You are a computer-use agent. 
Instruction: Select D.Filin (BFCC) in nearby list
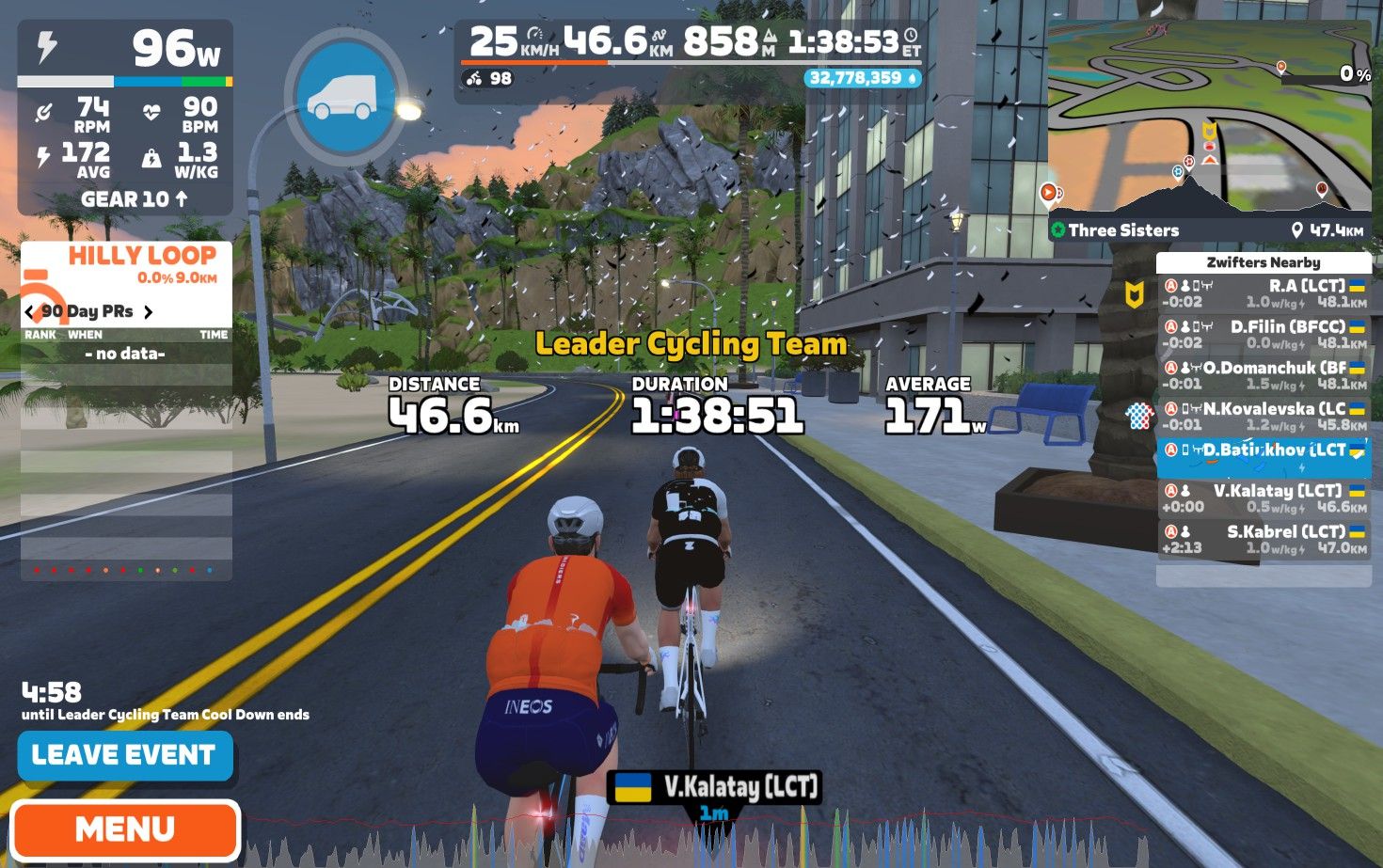click(x=1263, y=335)
